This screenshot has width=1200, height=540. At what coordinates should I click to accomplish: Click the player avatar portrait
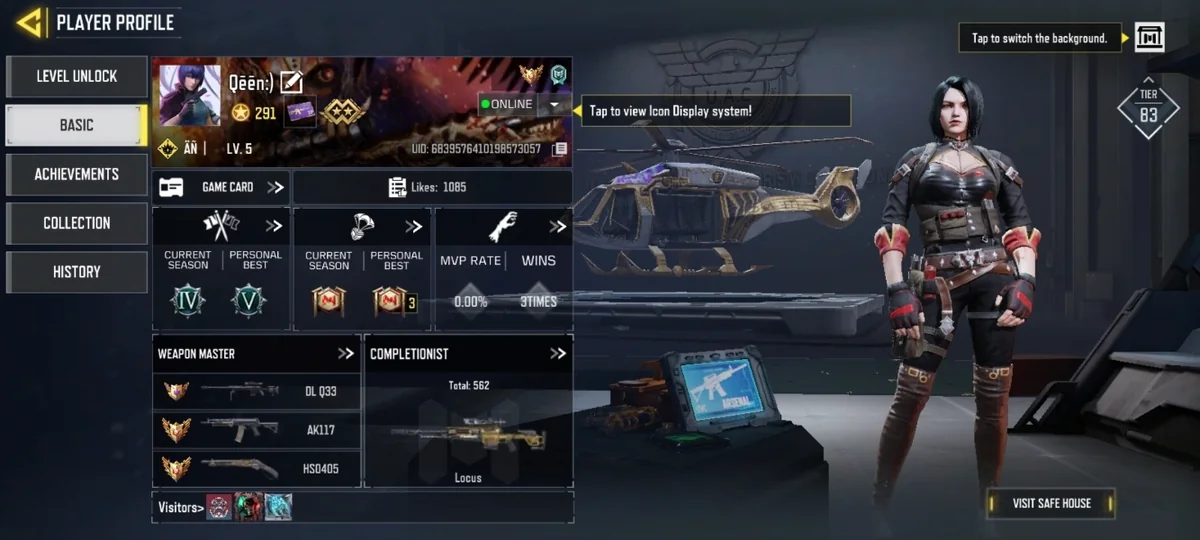[x=190, y=96]
